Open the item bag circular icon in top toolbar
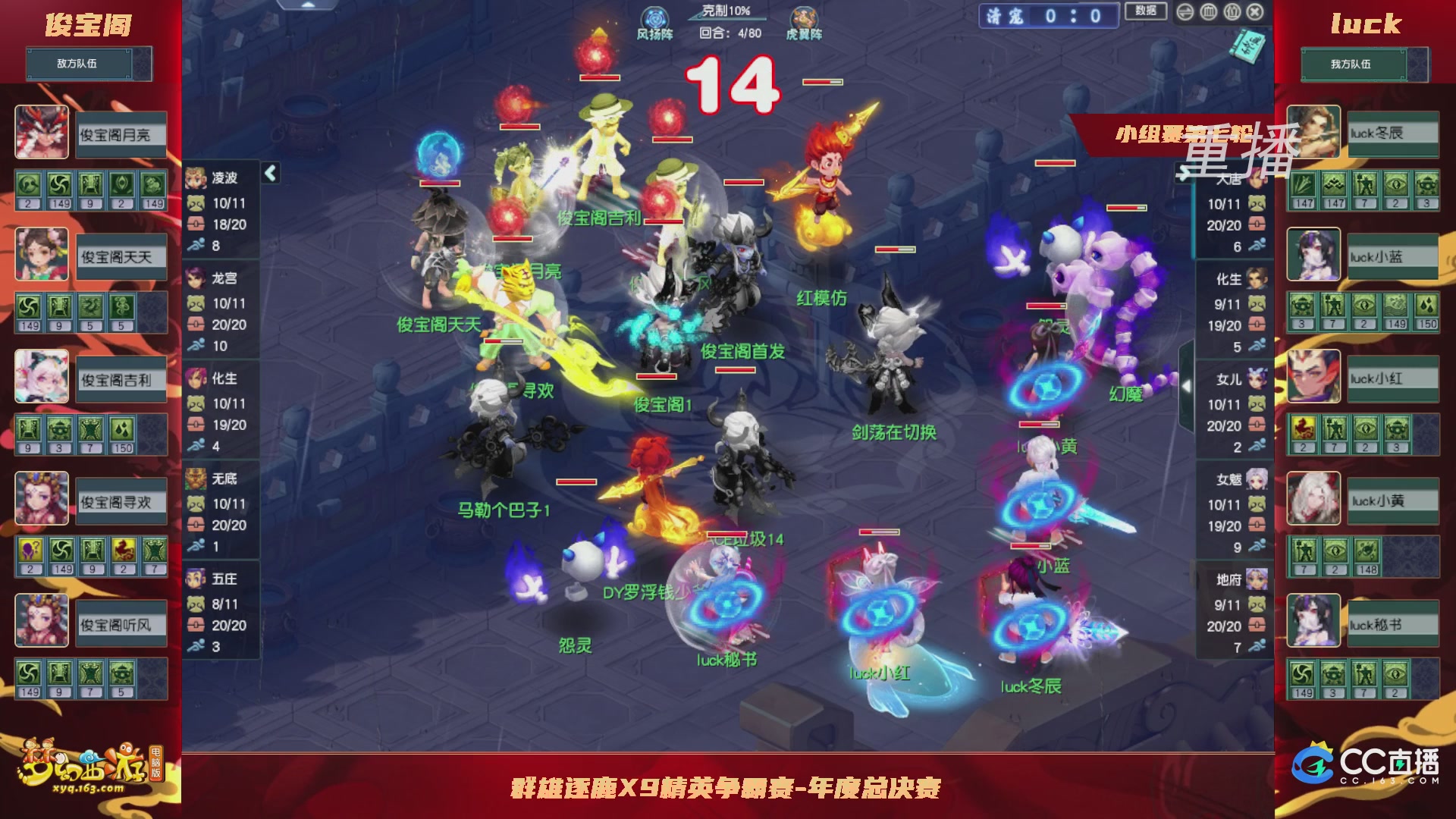This screenshot has height=819, width=1456. [x=1232, y=12]
